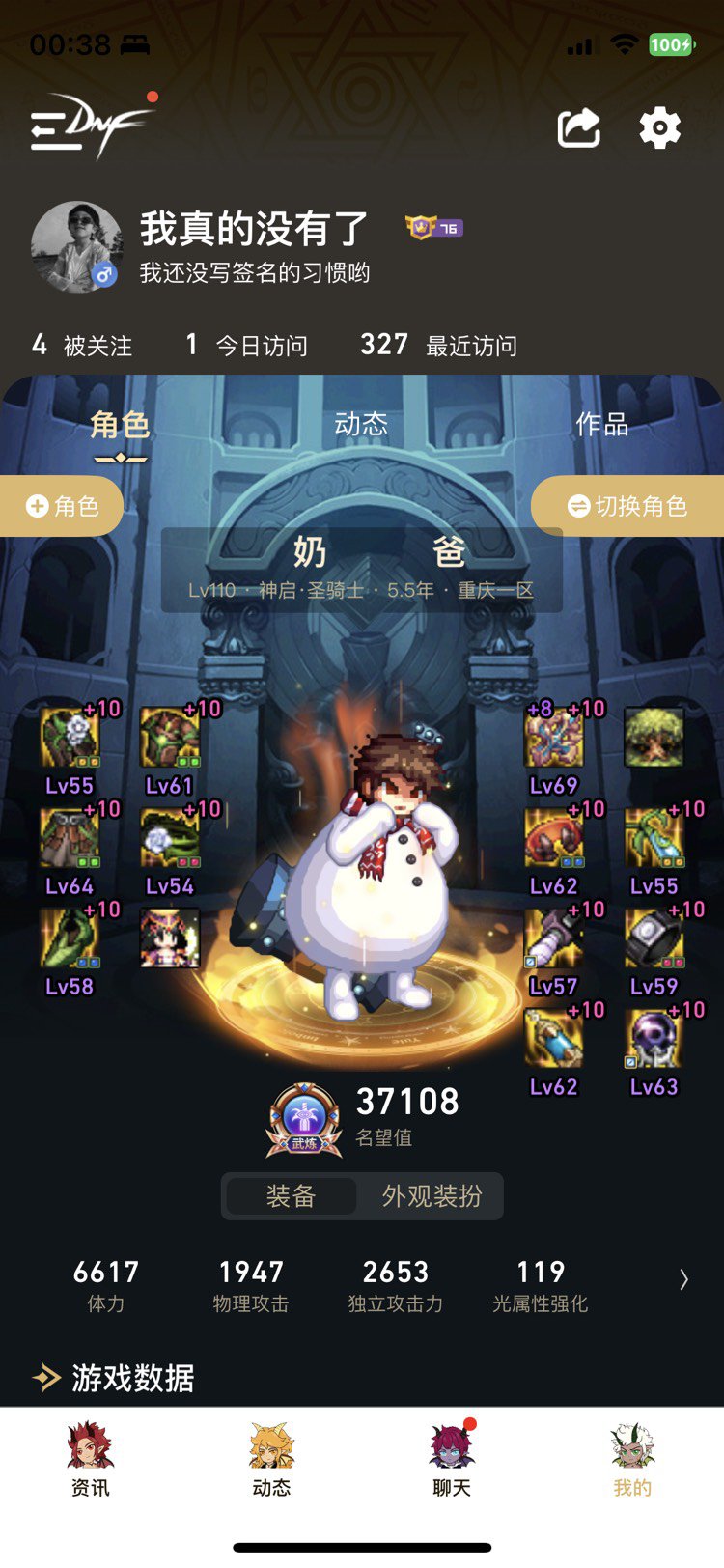Image resolution: width=724 pixels, height=1568 pixels.
Task: Inspect the Lv69 weapon slot
Action: pyautogui.click(x=554, y=740)
